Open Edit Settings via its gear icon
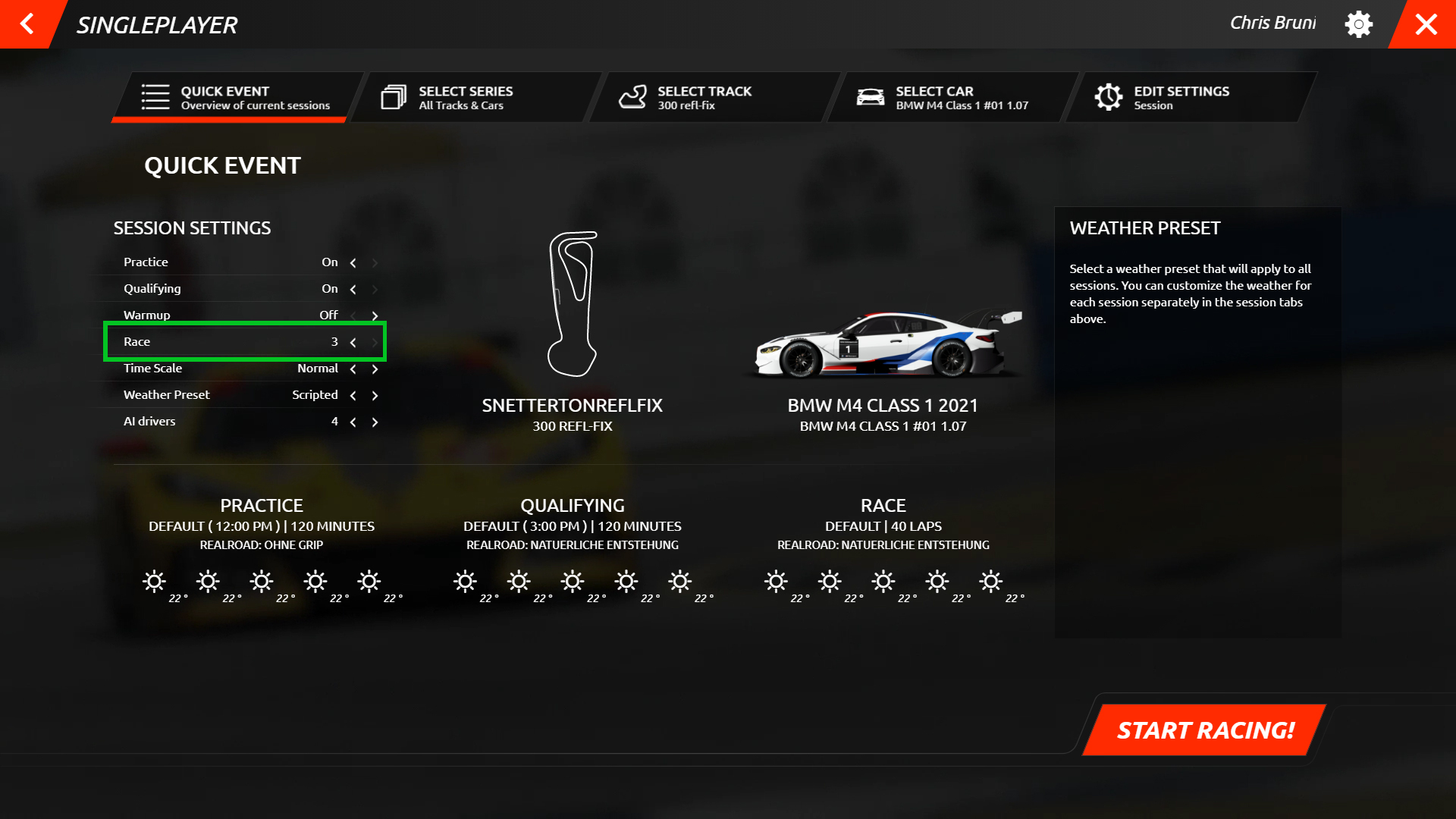Image resolution: width=1456 pixels, height=819 pixels. 1109,97
